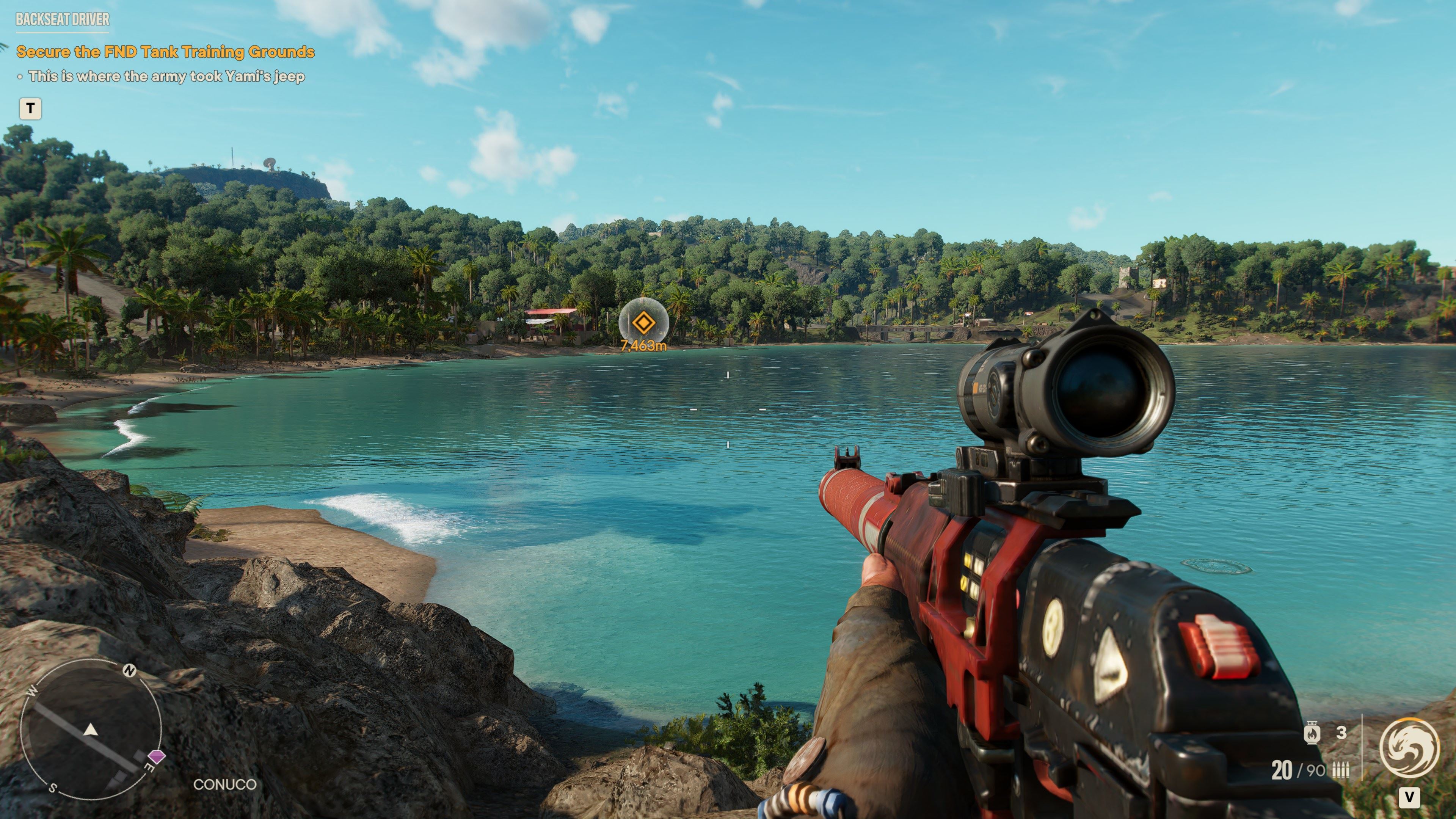Select the purple diamond marker on minimap
This screenshot has width=1456, height=819.
(157, 756)
